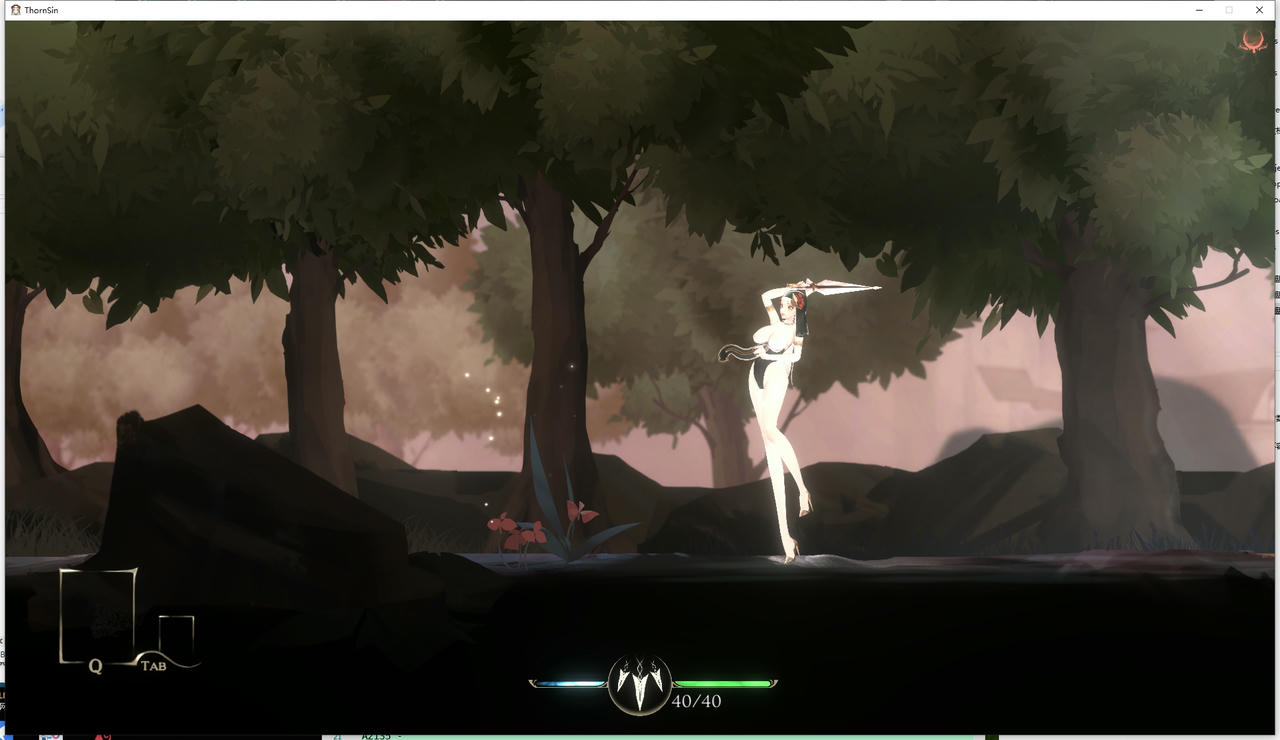Maximize the ThornSin window
The image size is (1280, 740).
coord(1229,10)
